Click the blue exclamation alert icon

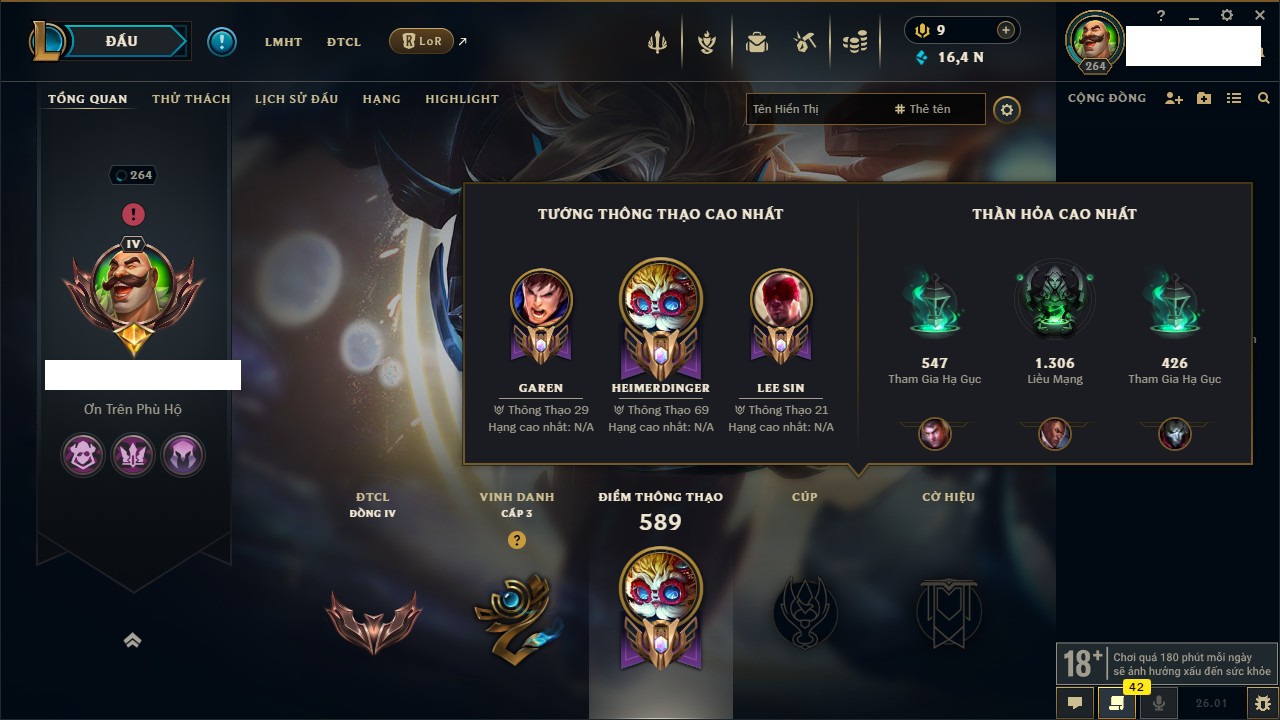[222, 42]
